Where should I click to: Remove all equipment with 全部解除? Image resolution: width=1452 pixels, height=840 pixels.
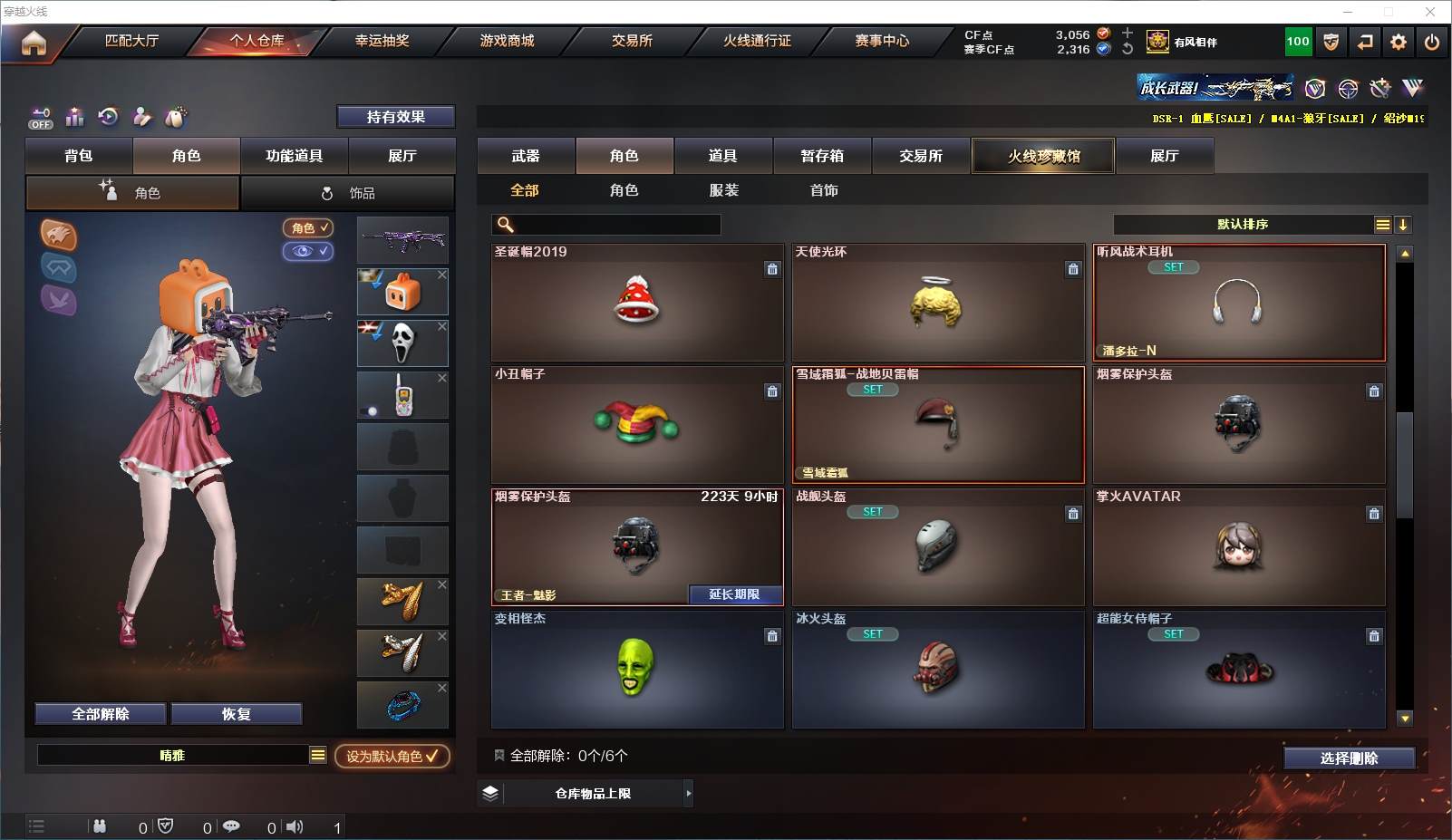(101, 714)
